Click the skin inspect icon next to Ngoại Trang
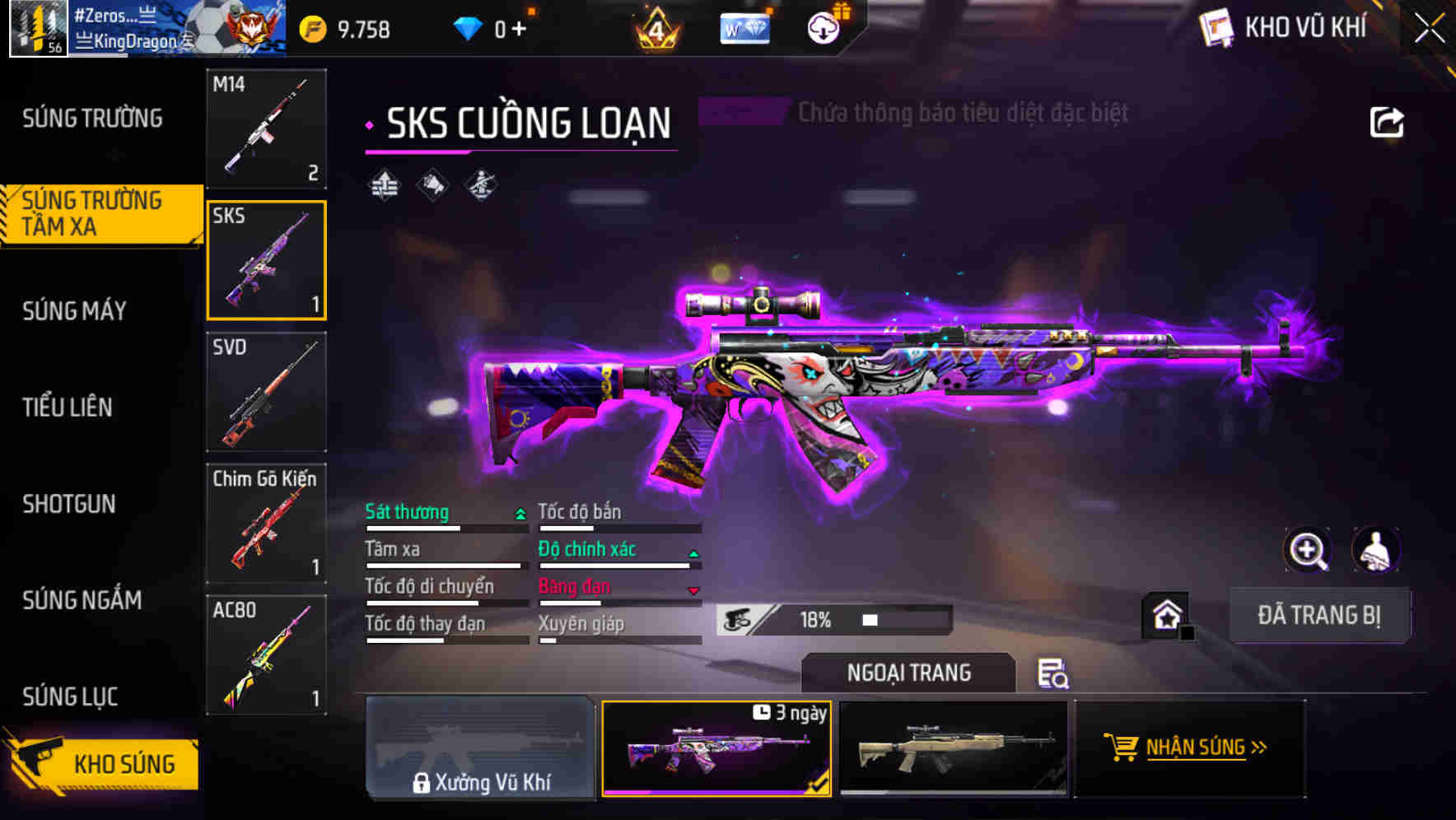 tap(1056, 673)
